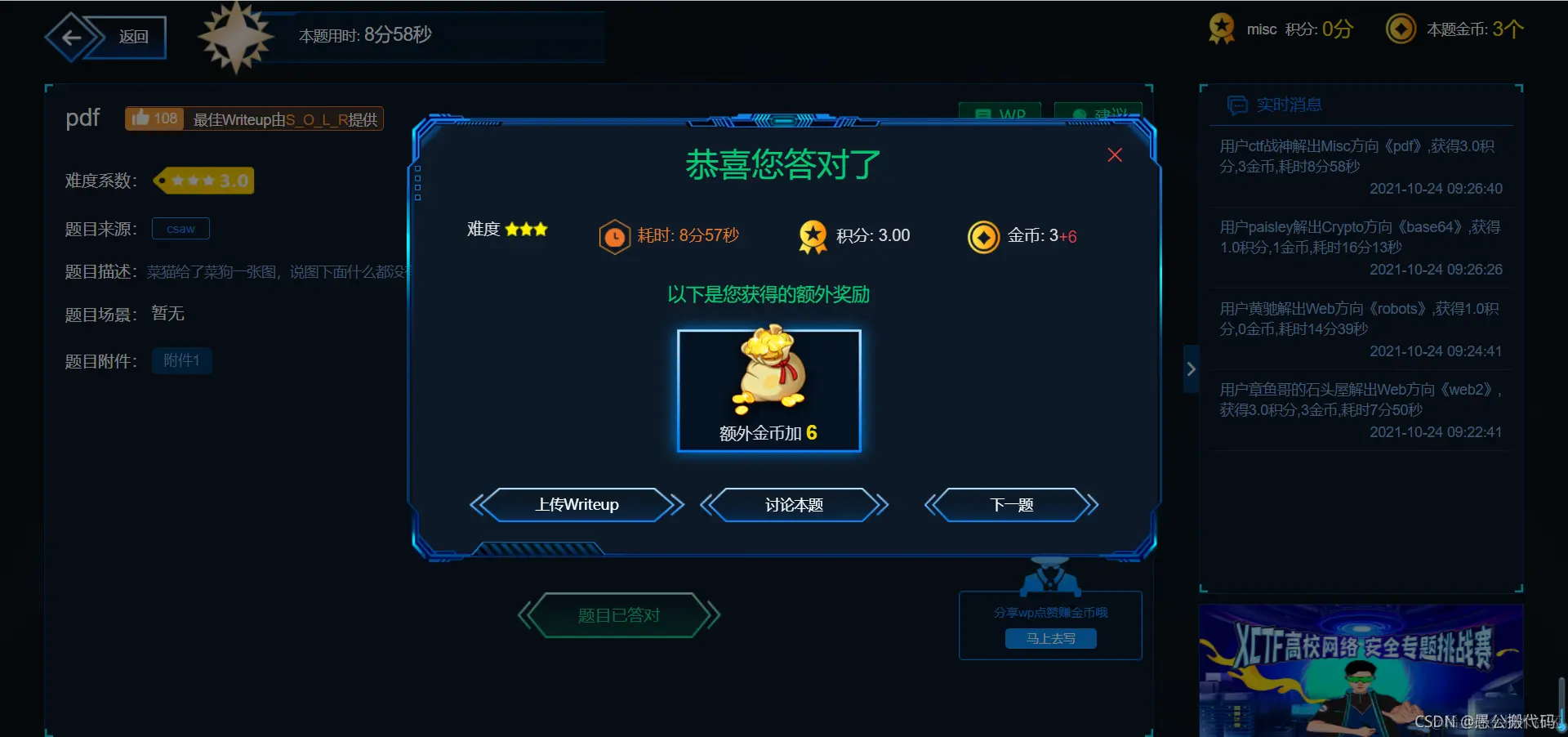The width and height of the screenshot is (1568, 737).
Task: Click the document icon on the WP button
Action: pyautogui.click(x=984, y=114)
